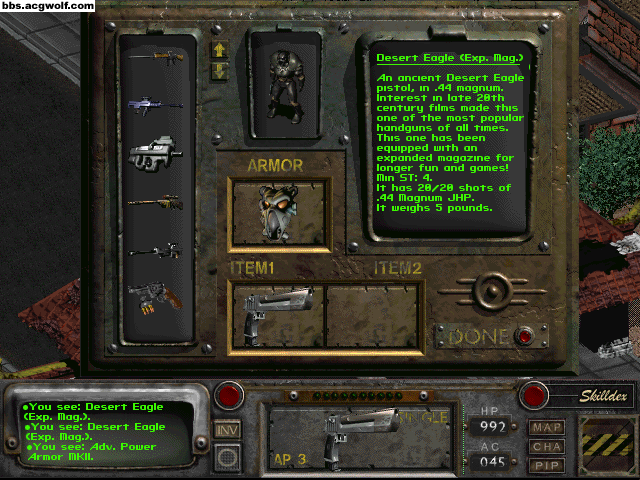The height and width of the screenshot is (480, 640).
Task: Click the inventory scroll-up arrow
Action: pyautogui.click(x=220, y=49)
